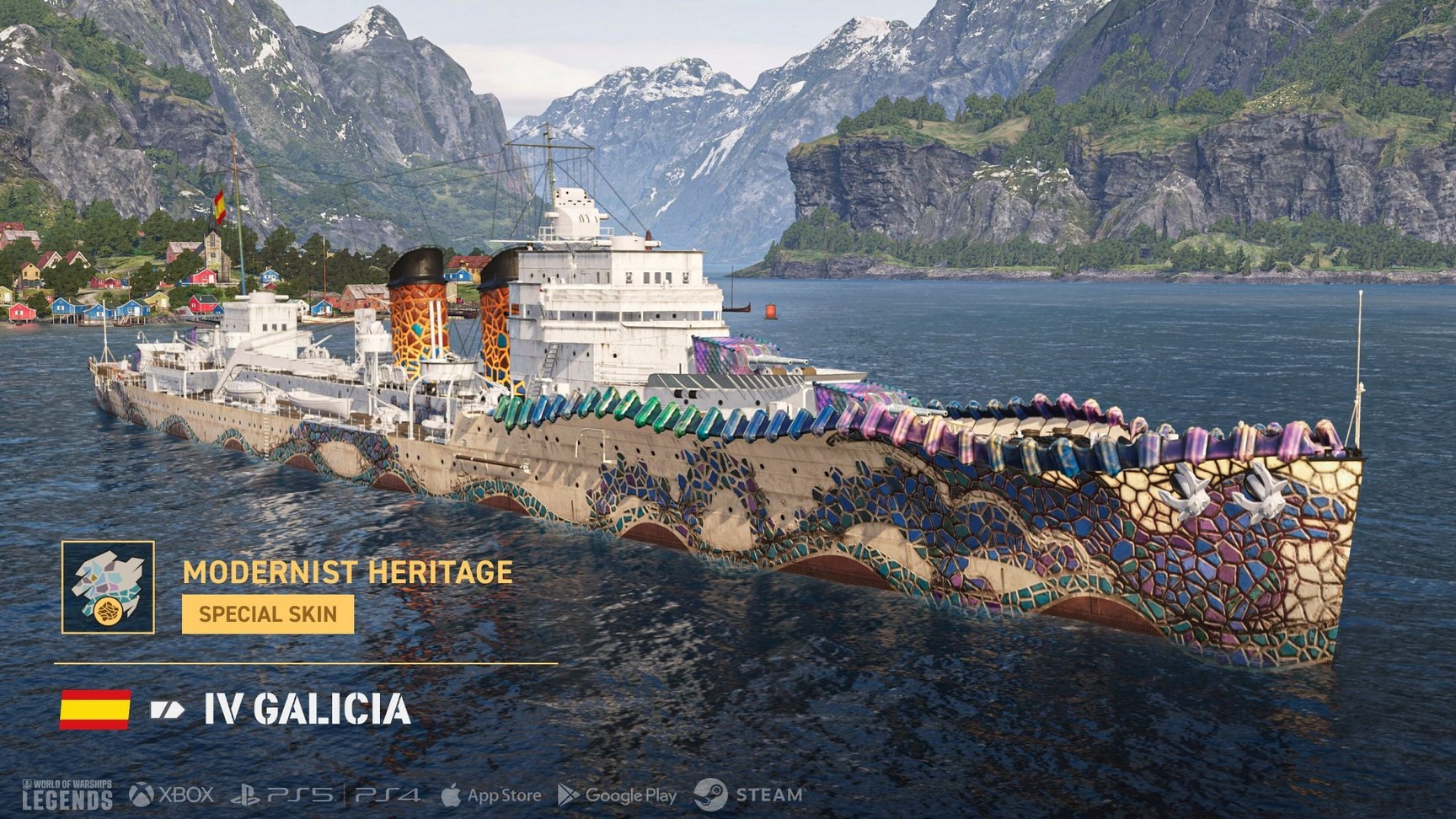The width and height of the screenshot is (1456, 819).
Task: Open the Steam logo link
Action: (748, 795)
